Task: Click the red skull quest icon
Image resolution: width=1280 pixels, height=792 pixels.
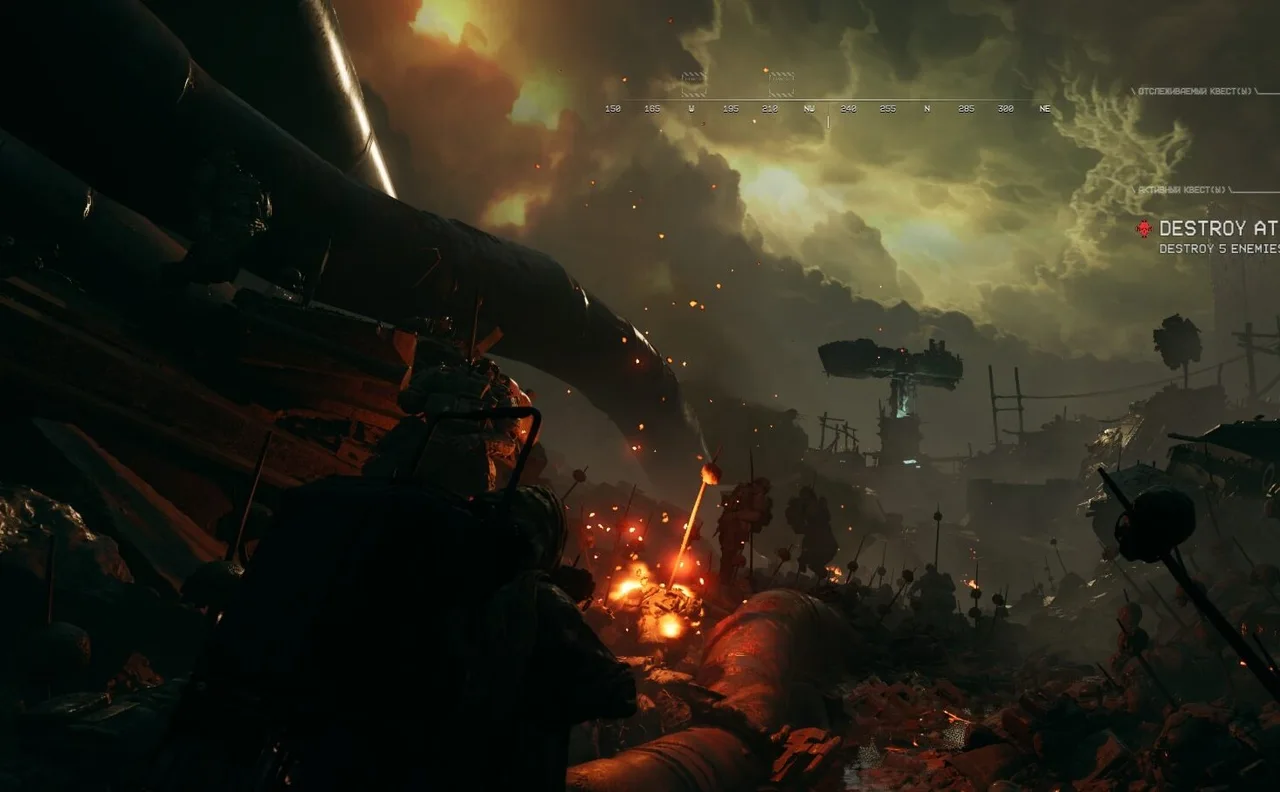Action: (1144, 229)
